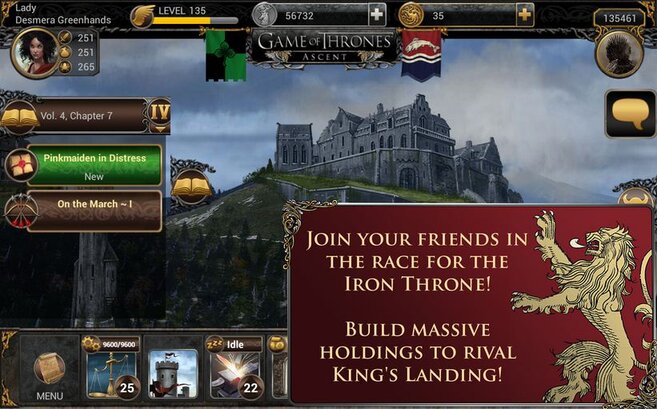Click the green house banner
657x409 pixels.
[226, 54]
